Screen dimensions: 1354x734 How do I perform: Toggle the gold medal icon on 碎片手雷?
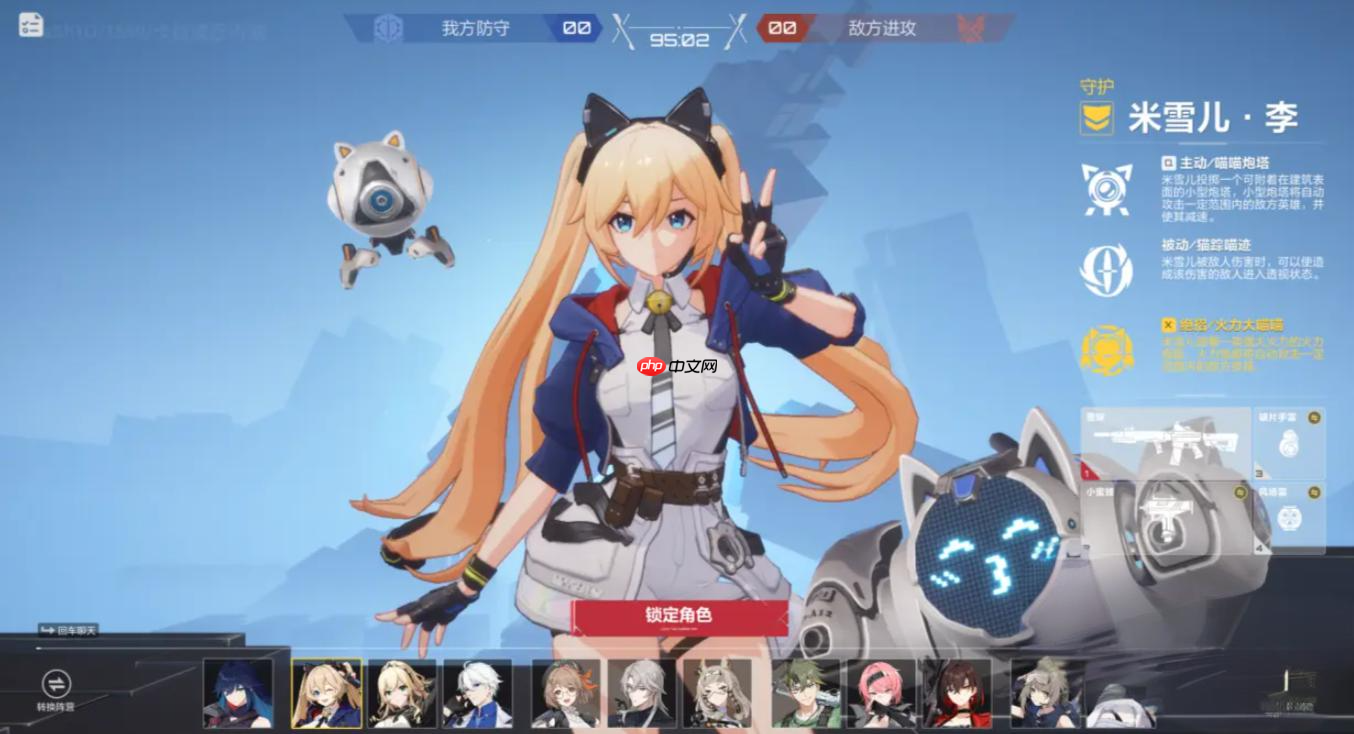coord(1314,417)
